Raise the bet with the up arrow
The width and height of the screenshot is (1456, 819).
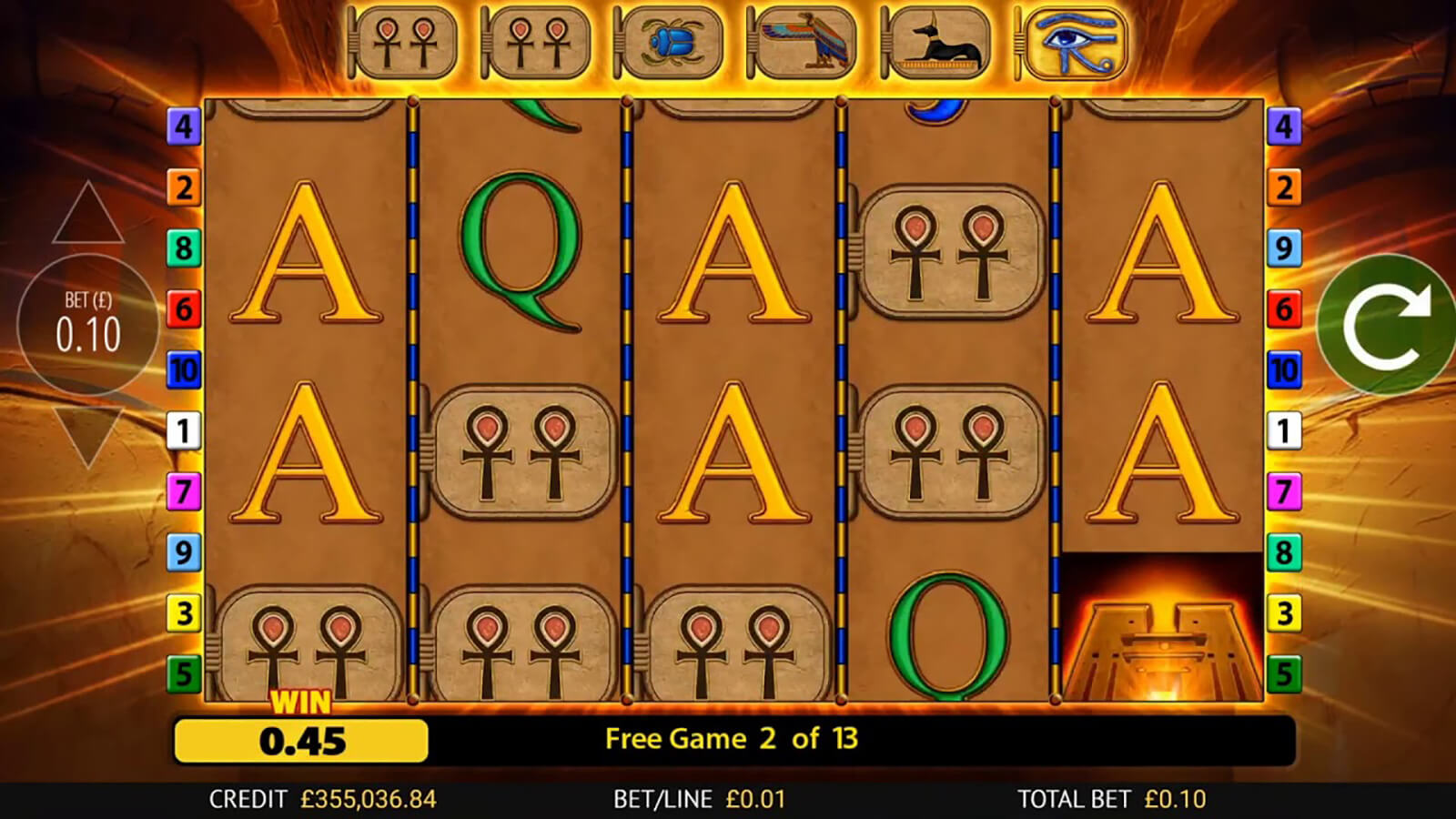88,215
